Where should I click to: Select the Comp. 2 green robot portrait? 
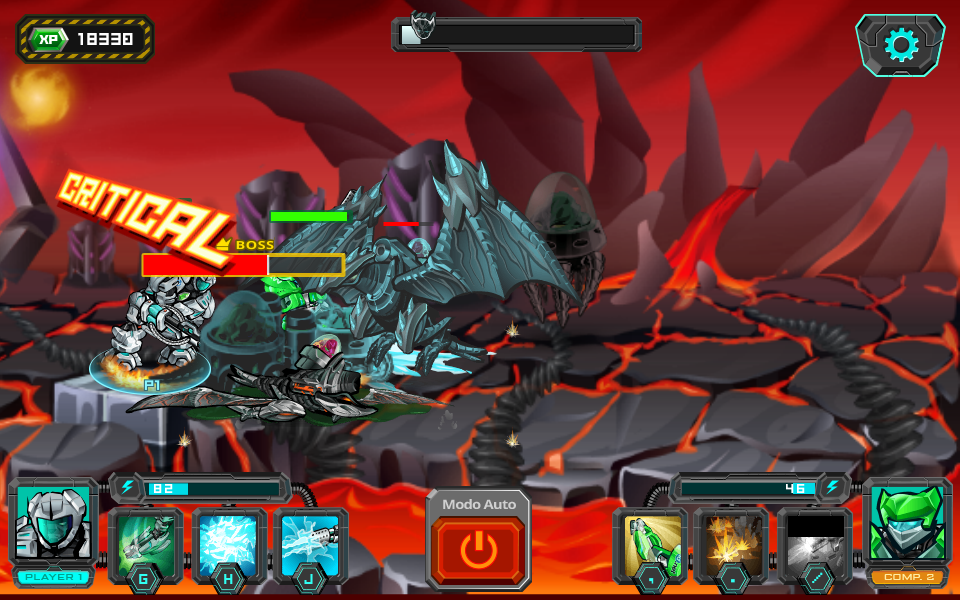[906, 523]
